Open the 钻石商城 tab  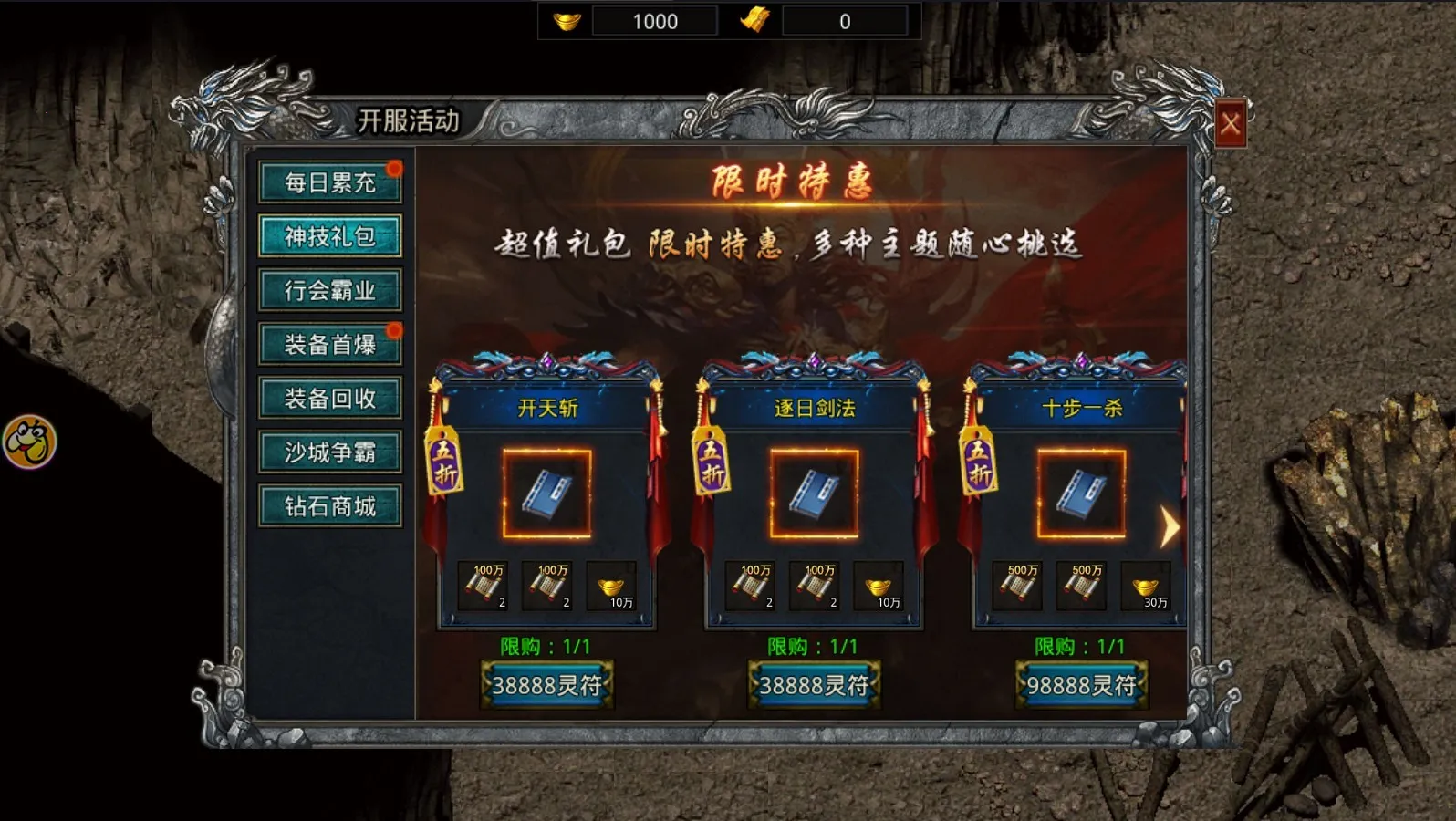click(329, 506)
